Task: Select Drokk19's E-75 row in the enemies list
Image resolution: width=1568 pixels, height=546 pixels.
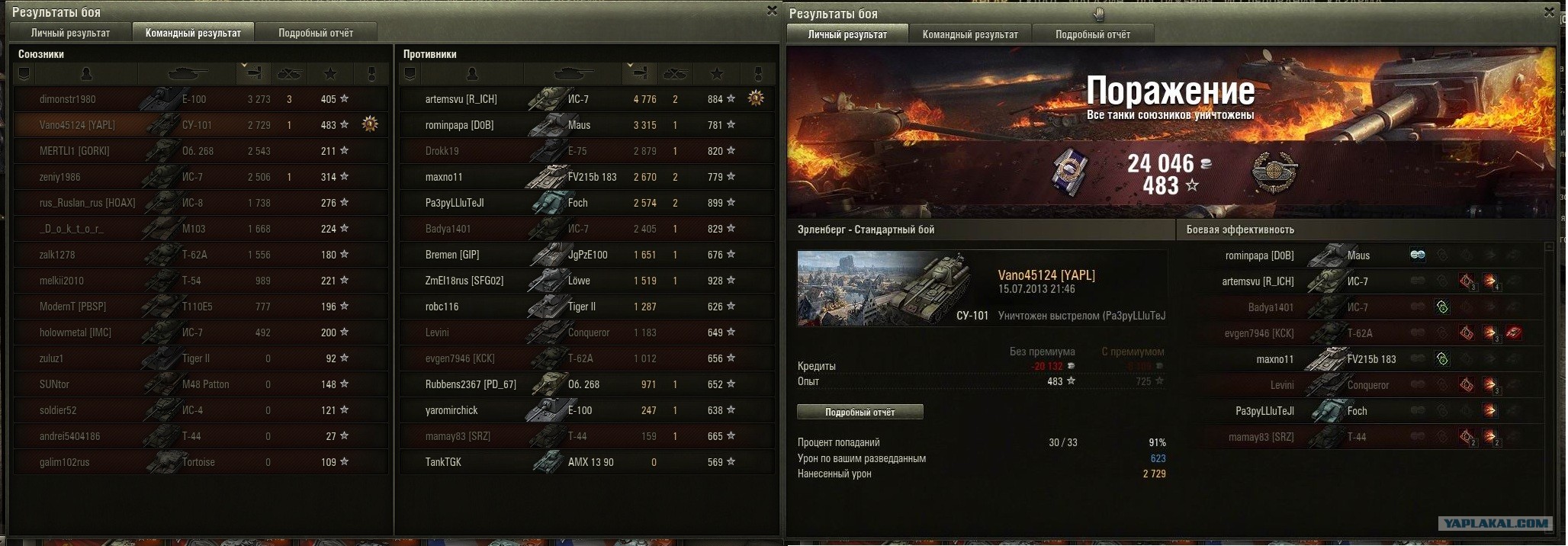Action: pos(586,151)
